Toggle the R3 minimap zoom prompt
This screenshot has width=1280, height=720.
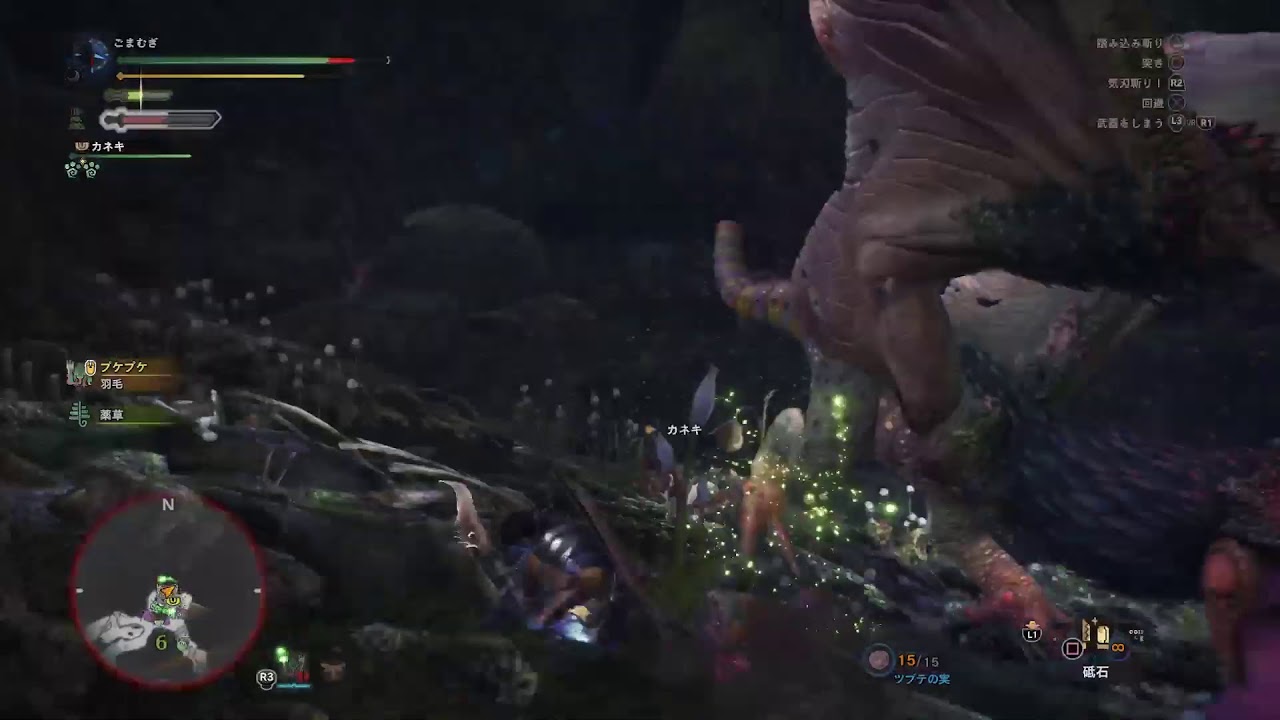pyautogui.click(x=265, y=676)
